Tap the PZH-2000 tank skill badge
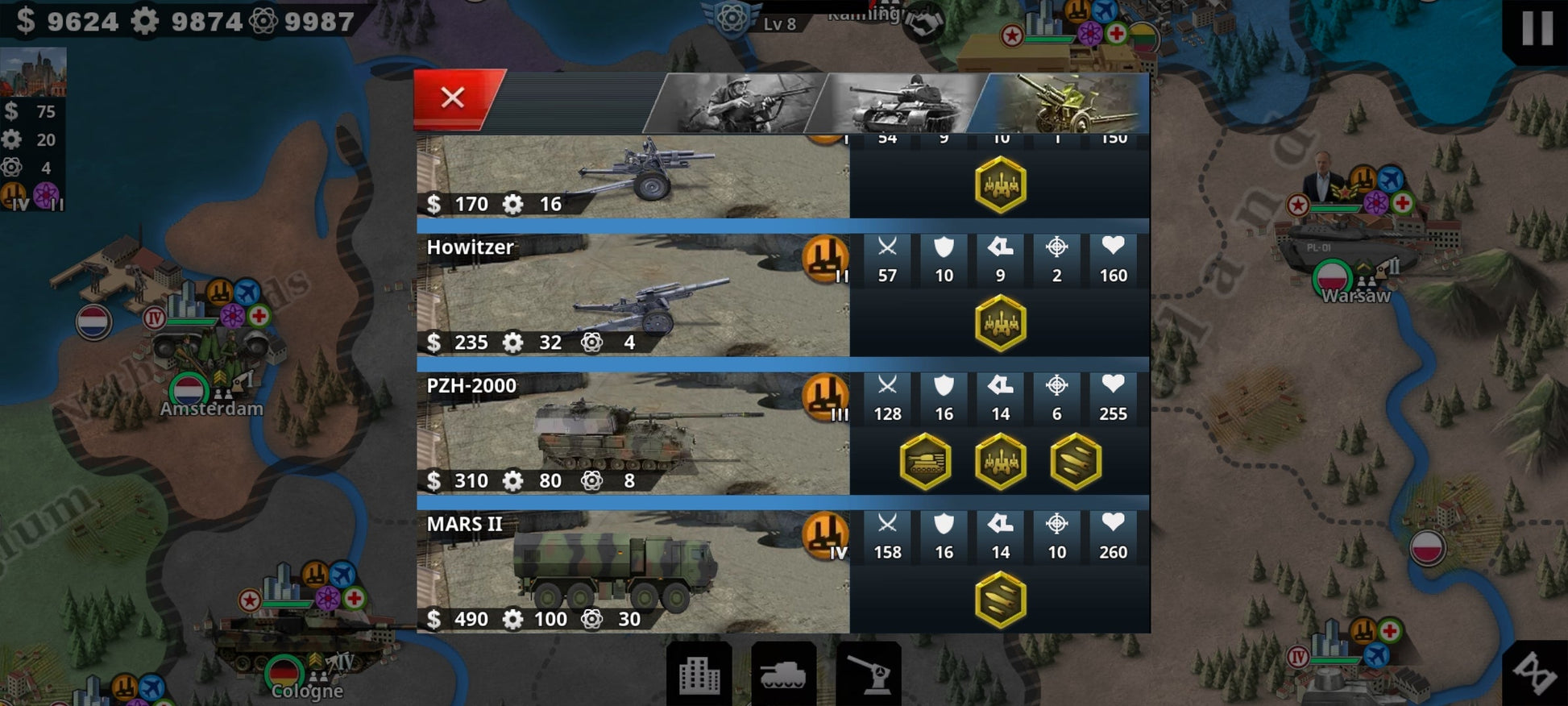1568x706 pixels. point(925,462)
